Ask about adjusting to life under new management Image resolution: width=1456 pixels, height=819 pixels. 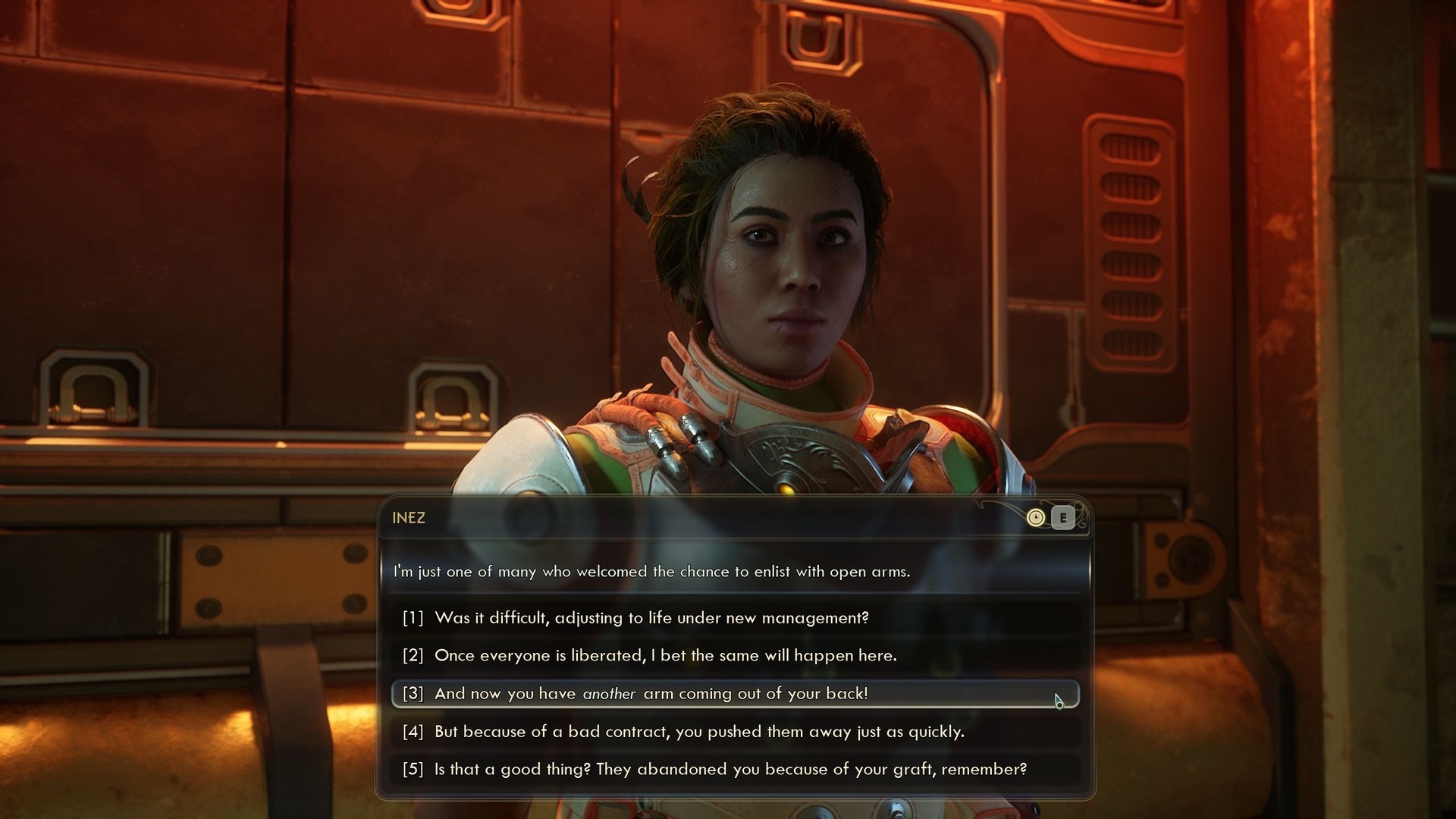[652, 618]
